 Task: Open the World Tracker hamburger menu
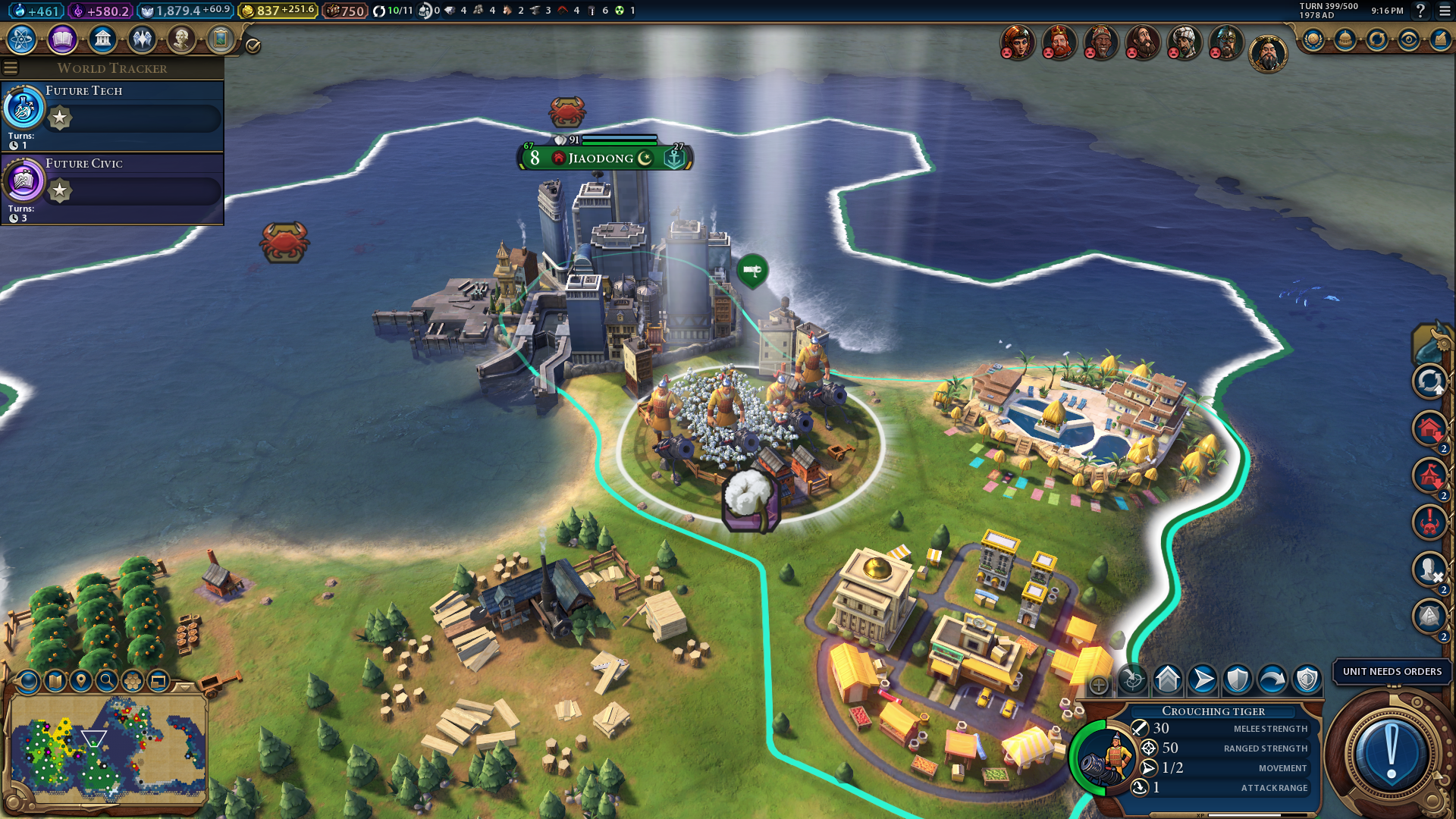[x=11, y=68]
